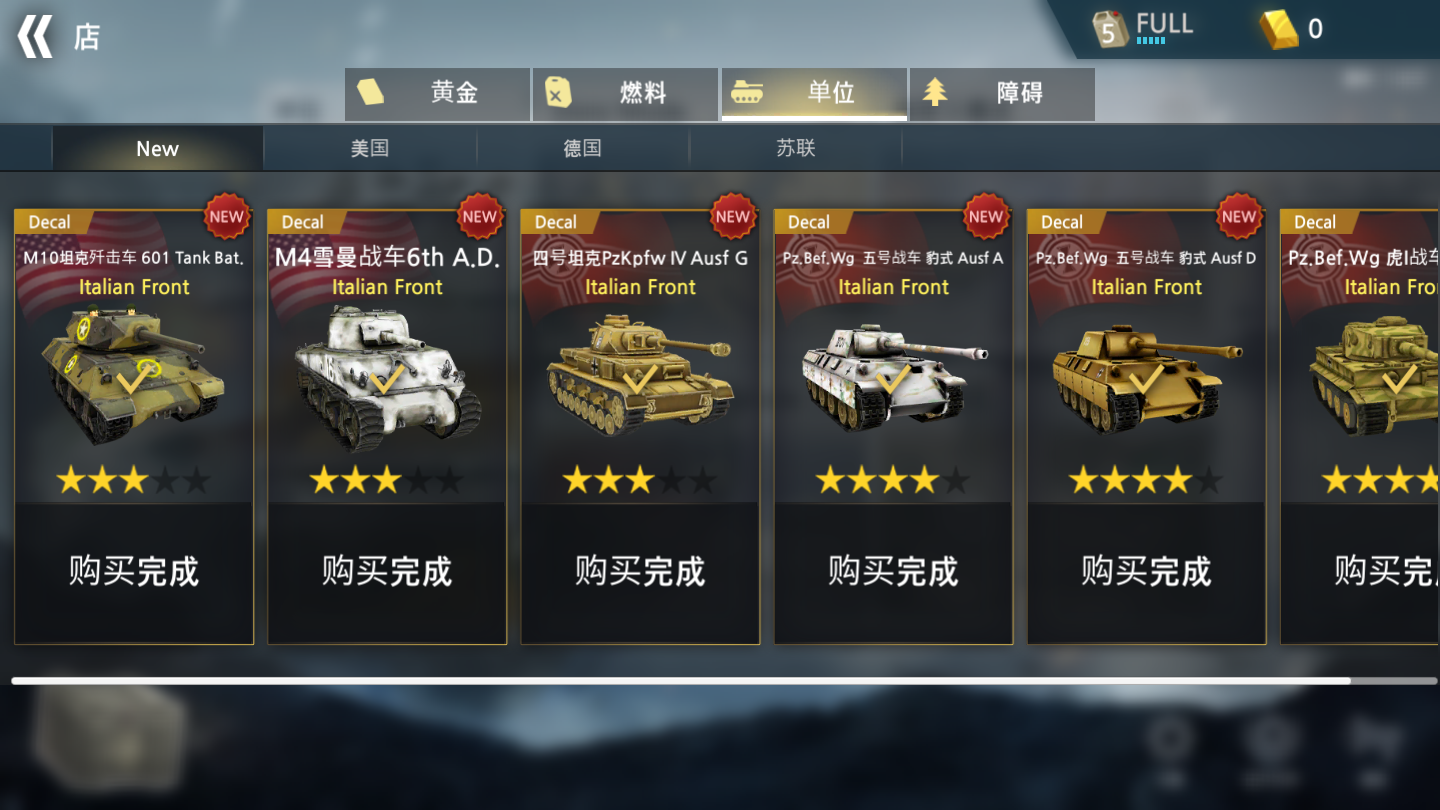Switch to the 美国 nation filter

point(370,147)
